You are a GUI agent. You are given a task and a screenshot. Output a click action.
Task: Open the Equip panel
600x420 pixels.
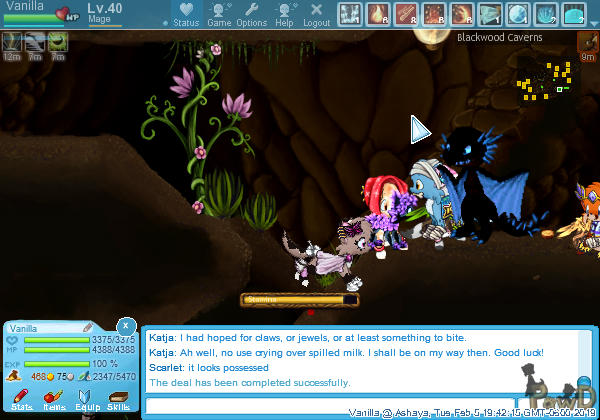coord(86,400)
